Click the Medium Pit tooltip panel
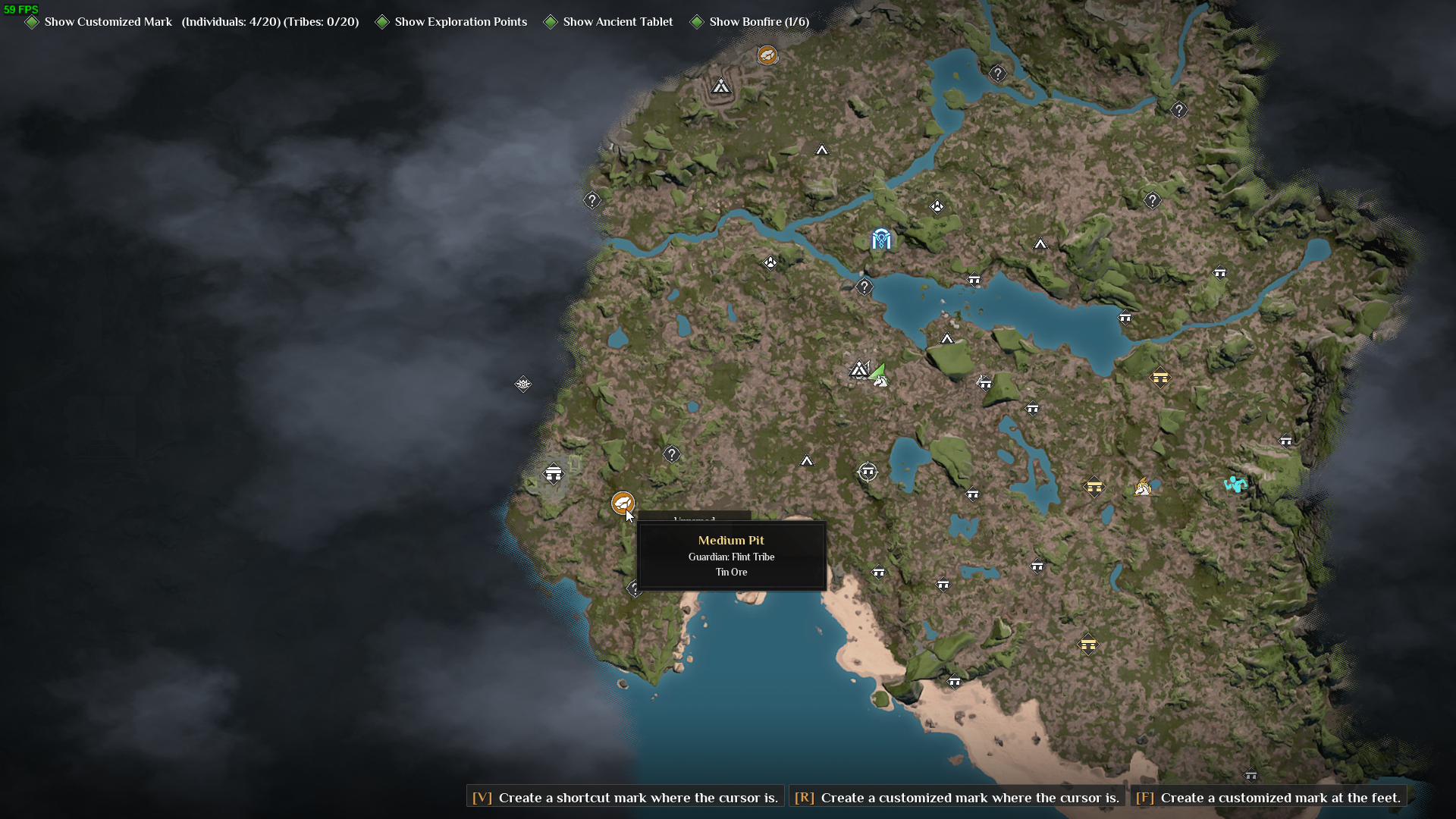This screenshot has width=1456, height=819. 732,556
